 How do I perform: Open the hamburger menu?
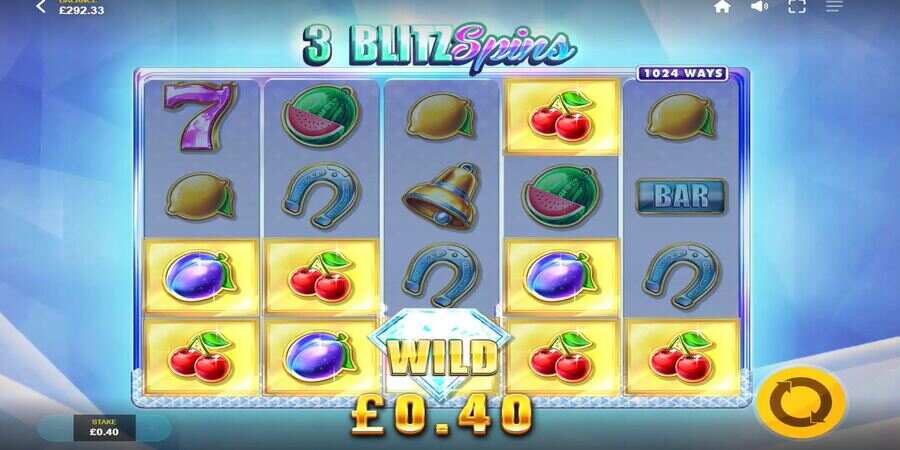834,7
